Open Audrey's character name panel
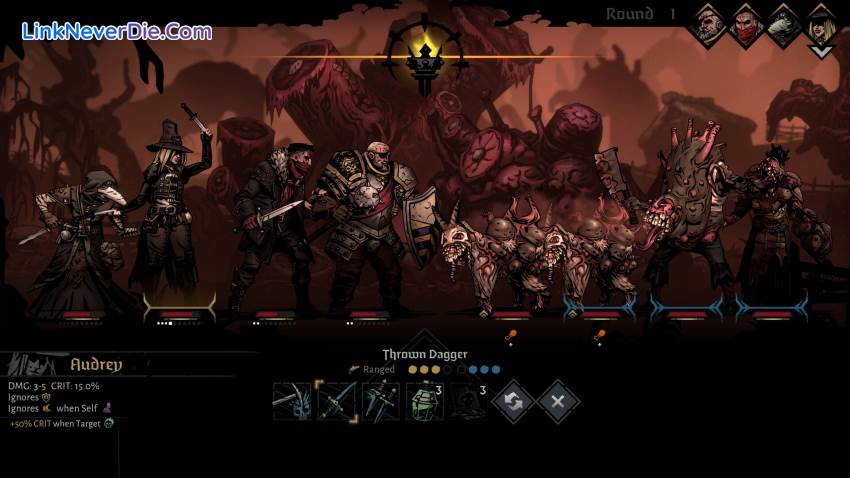This screenshot has height=478, width=850. (95, 364)
